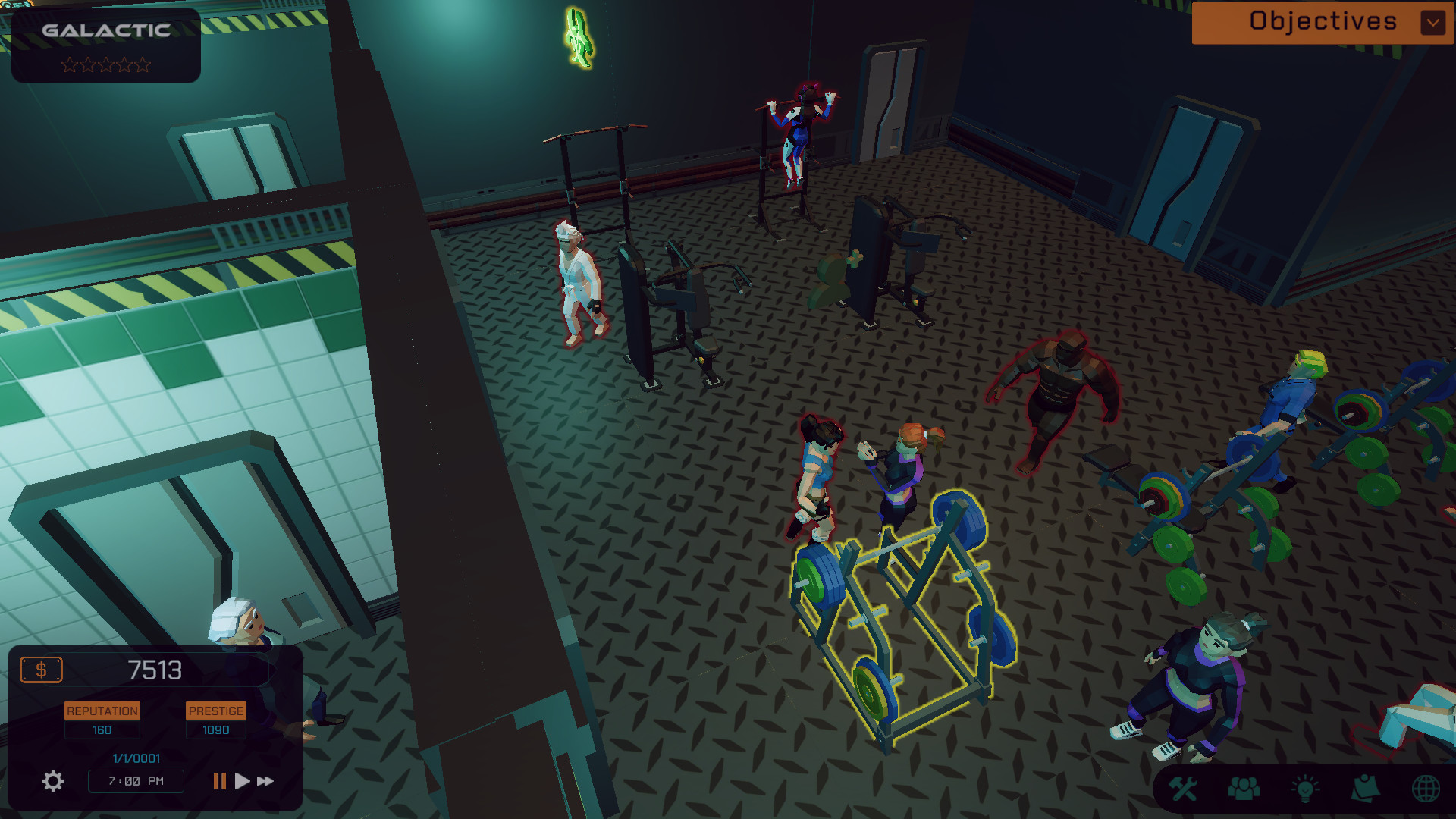Open the settings gear

(52, 780)
